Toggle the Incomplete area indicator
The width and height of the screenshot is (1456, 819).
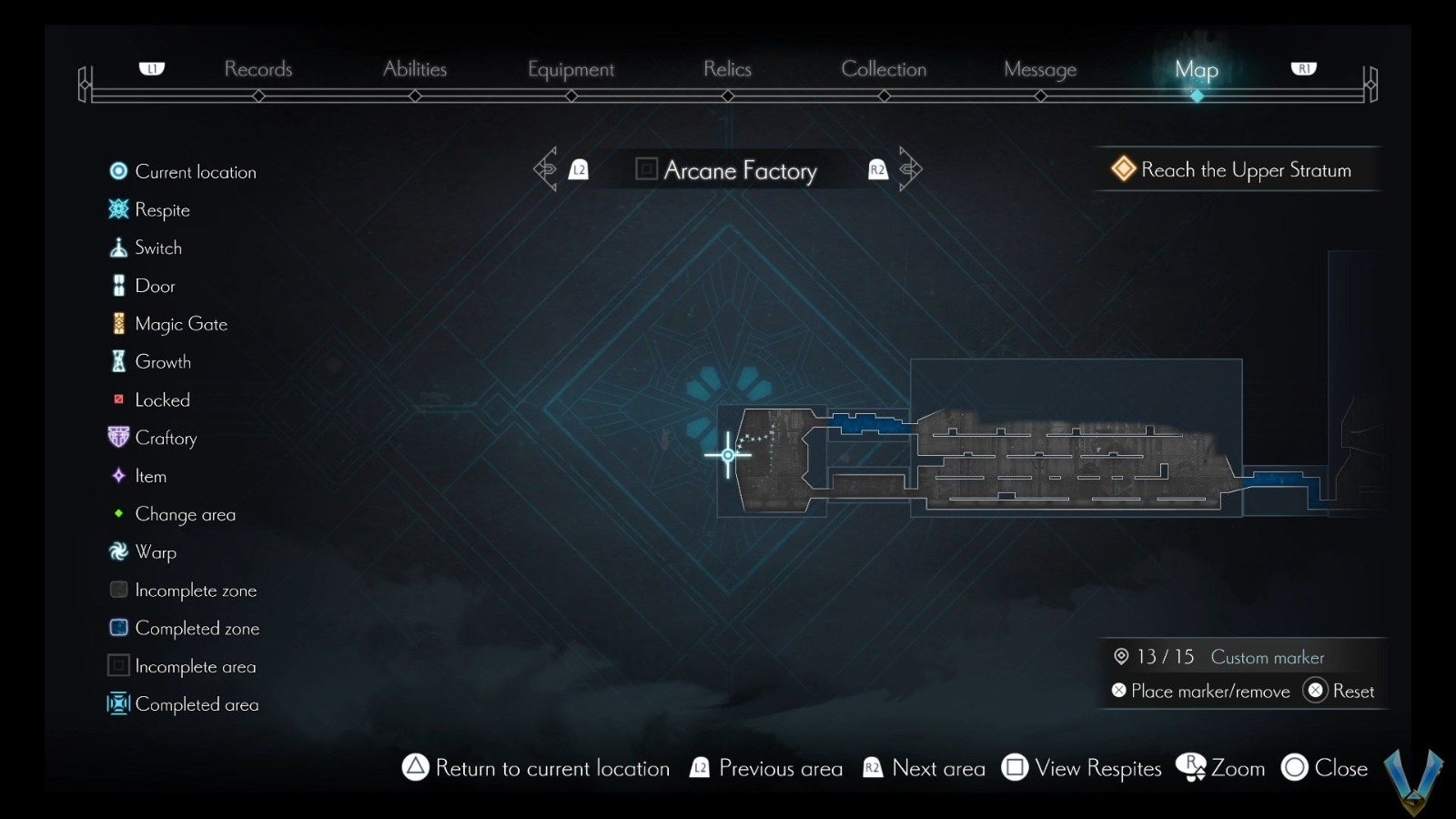tap(118, 666)
